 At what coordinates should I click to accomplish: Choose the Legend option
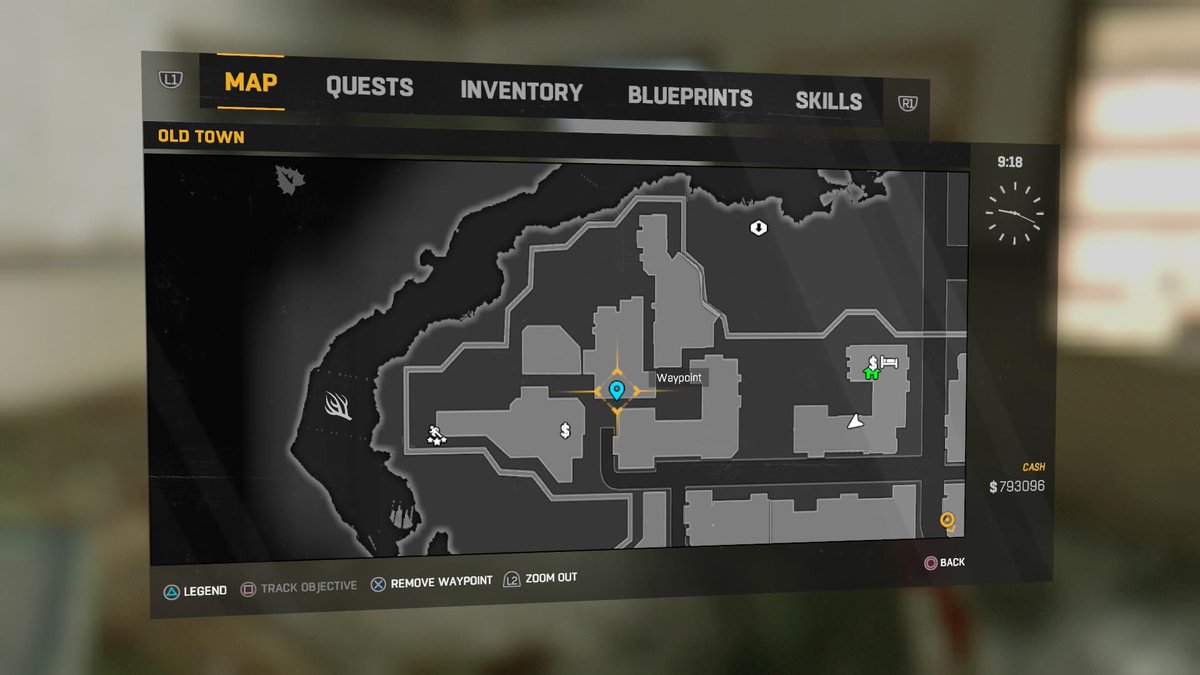click(x=196, y=591)
